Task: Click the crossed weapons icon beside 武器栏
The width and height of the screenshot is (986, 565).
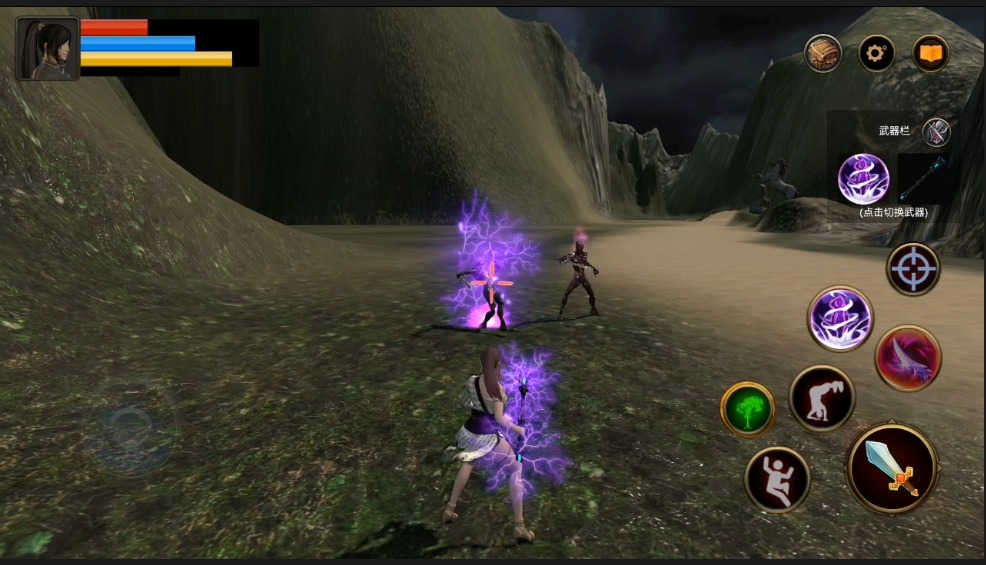Action: [936, 132]
